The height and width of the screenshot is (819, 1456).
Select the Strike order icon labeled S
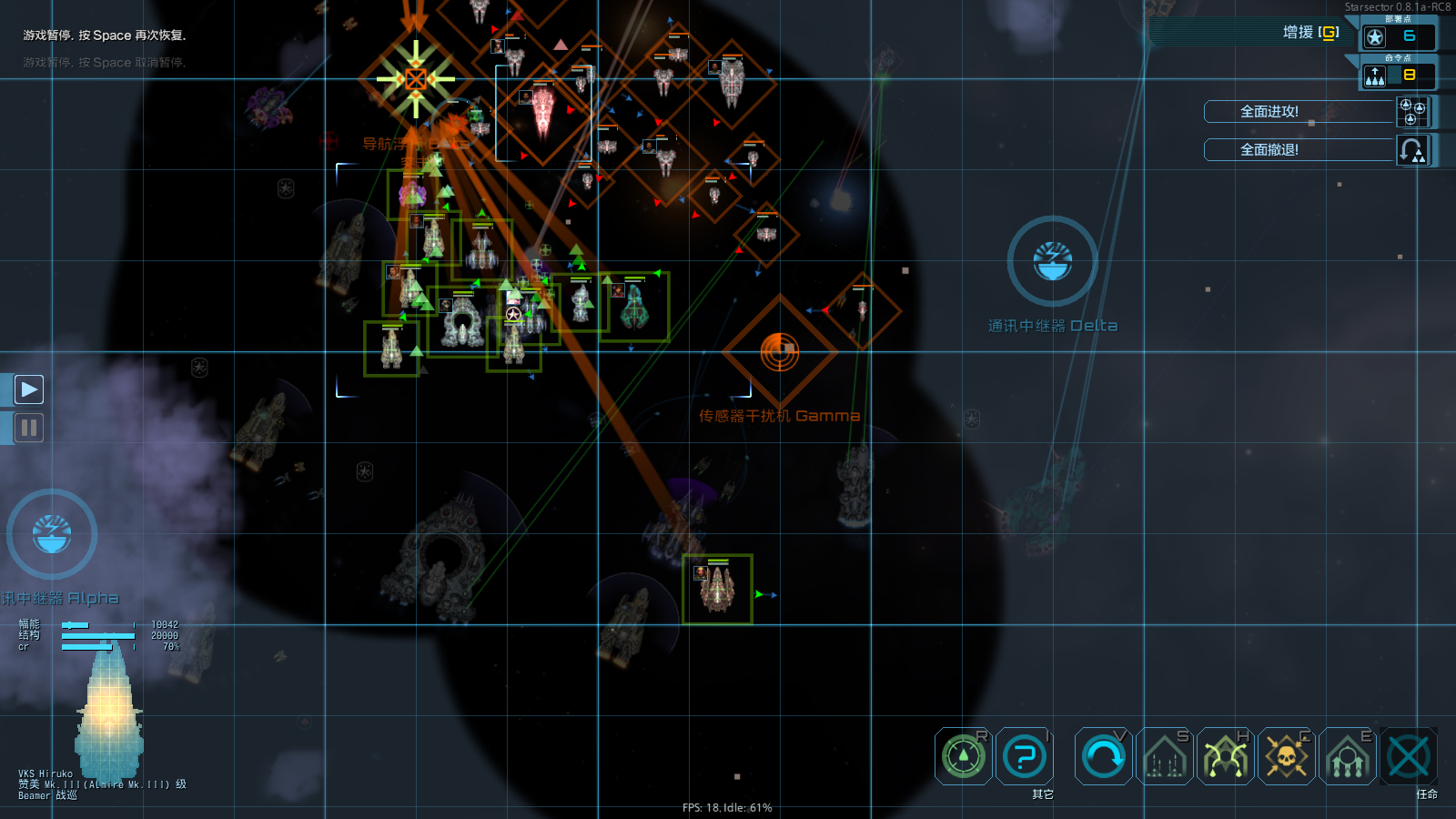1164,755
